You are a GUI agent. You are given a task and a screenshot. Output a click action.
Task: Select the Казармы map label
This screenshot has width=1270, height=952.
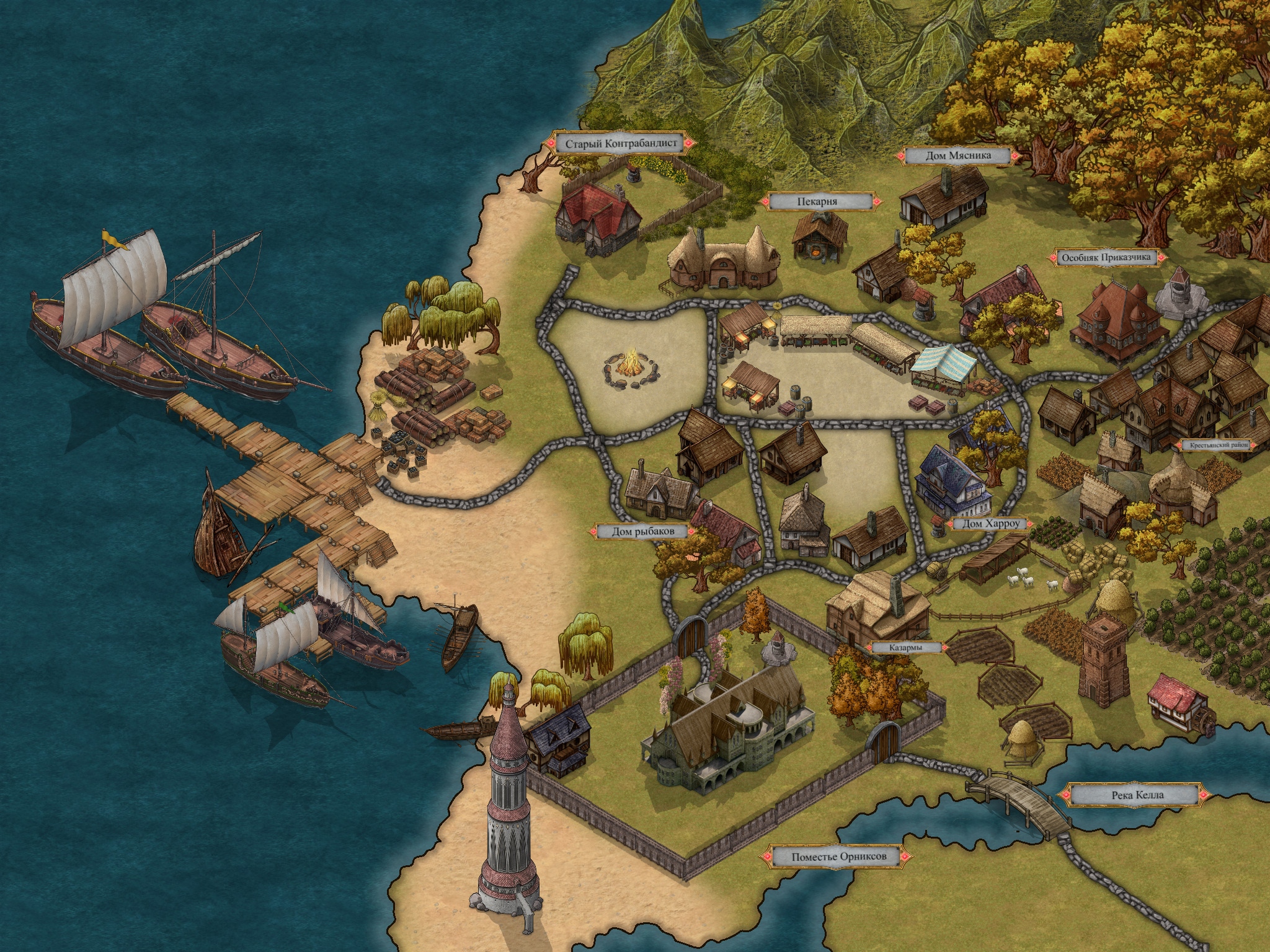pos(905,648)
